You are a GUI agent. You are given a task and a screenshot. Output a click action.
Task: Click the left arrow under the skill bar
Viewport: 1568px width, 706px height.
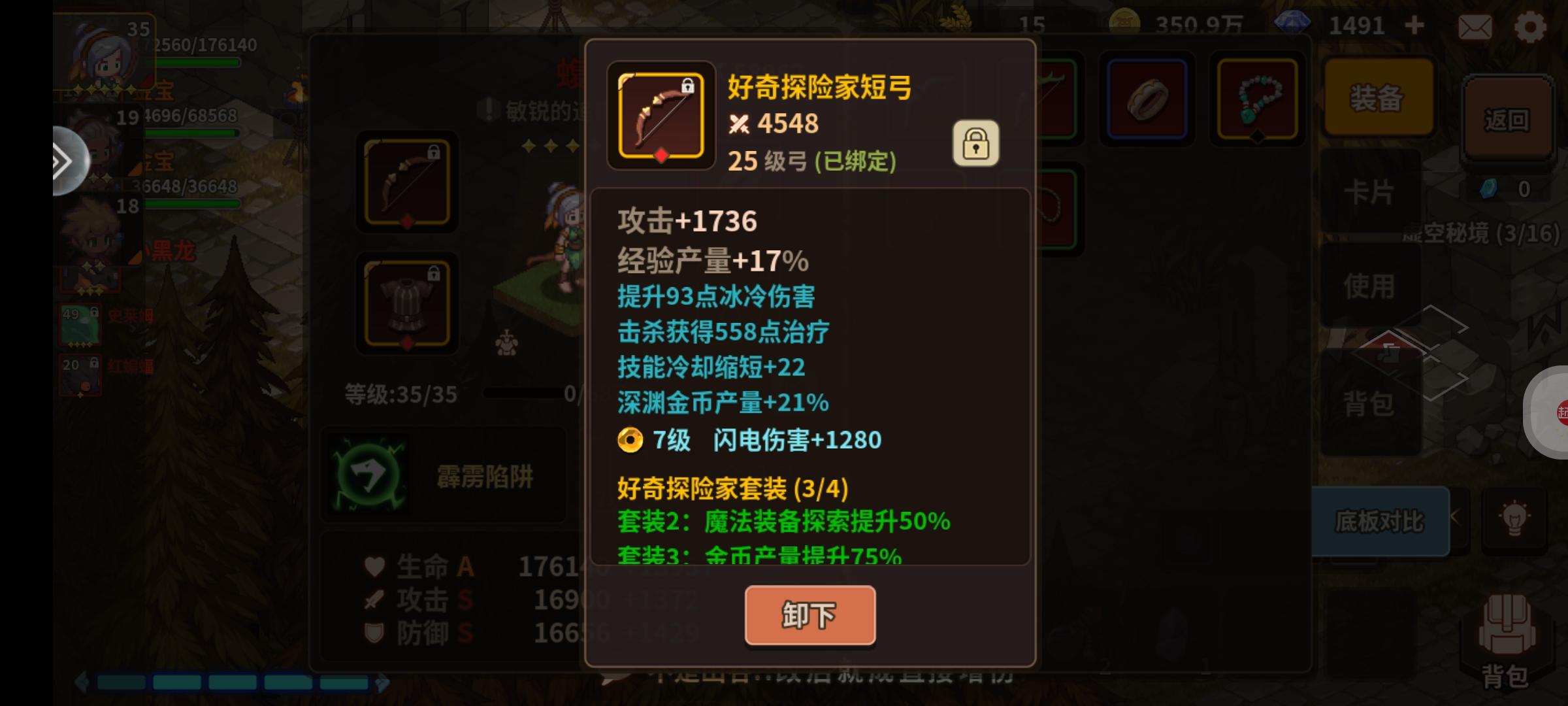82,682
